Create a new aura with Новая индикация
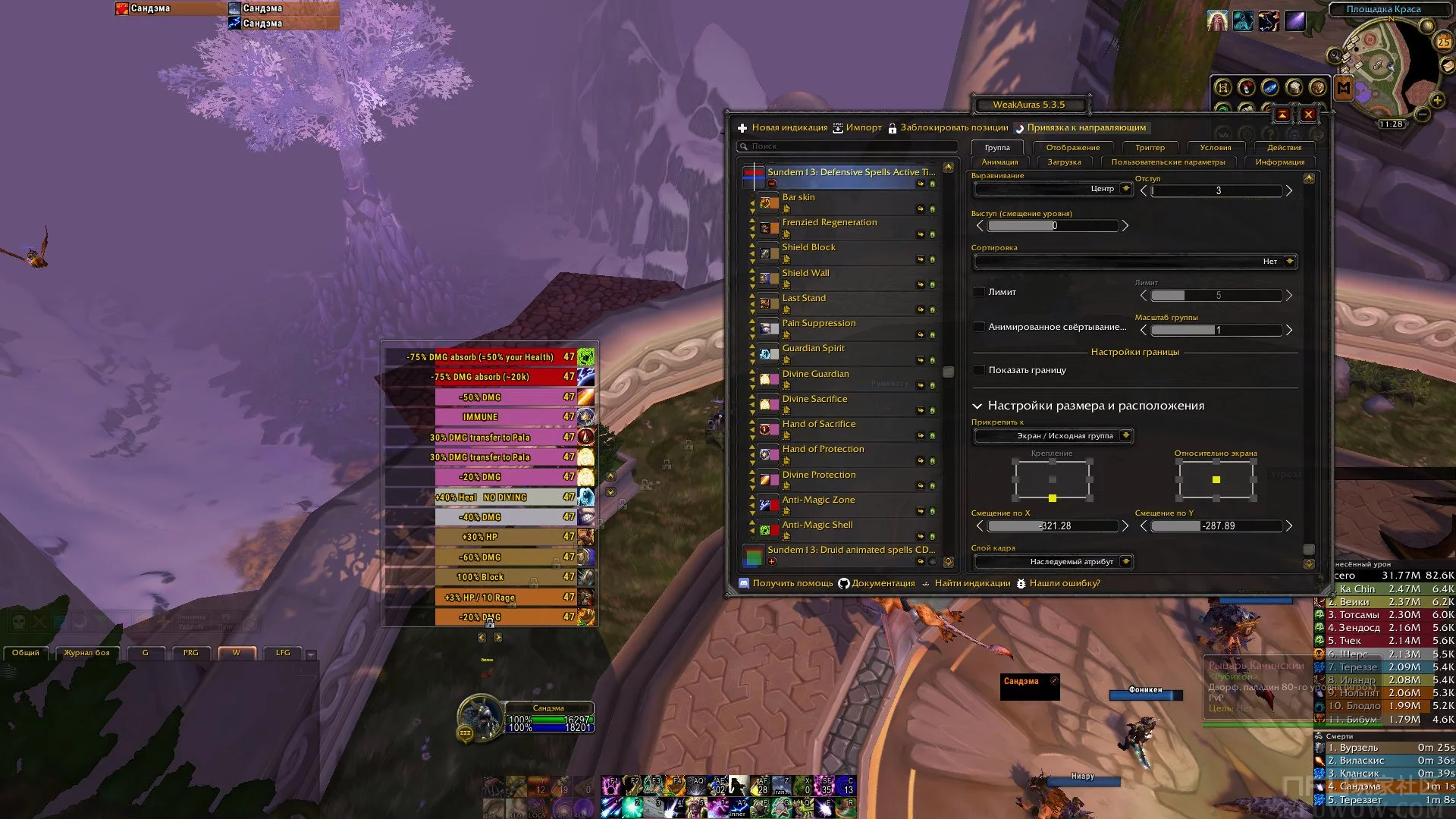Viewport: 1456px width, 819px height. coord(783,127)
